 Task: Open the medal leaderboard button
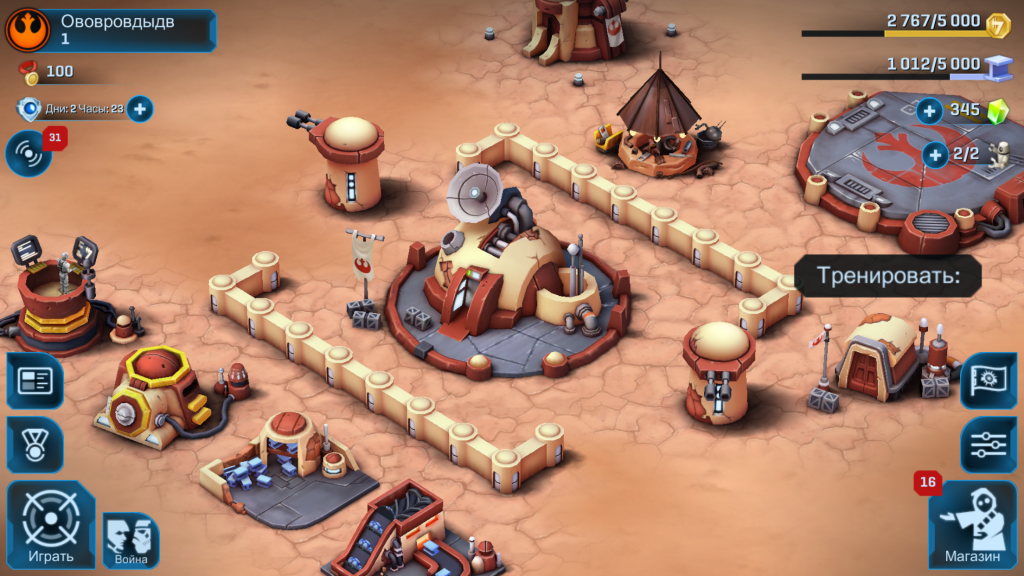tap(35, 444)
